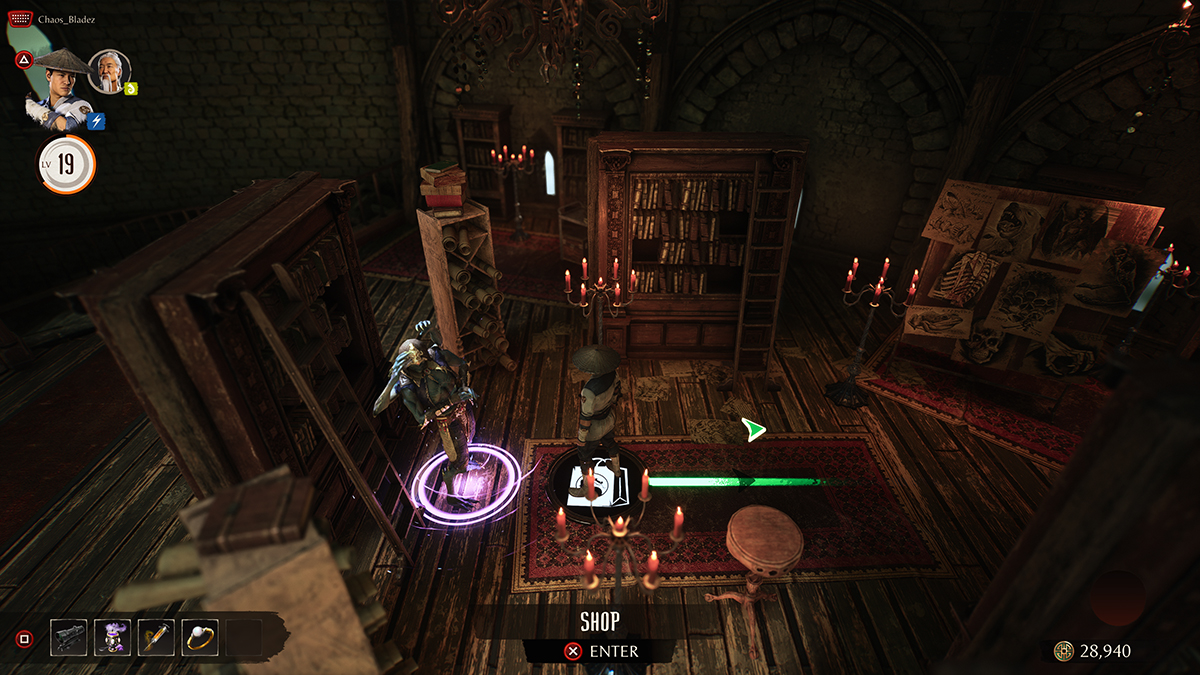Select the purple smoking urn item
The height and width of the screenshot is (675, 1200).
tap(112, 637)
